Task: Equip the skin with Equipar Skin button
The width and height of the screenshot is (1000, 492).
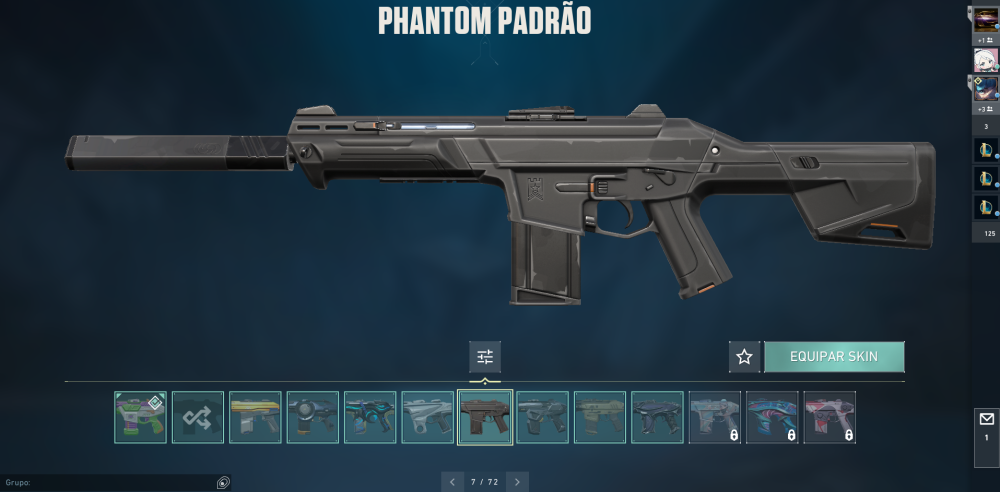Action: coord(834,357)
